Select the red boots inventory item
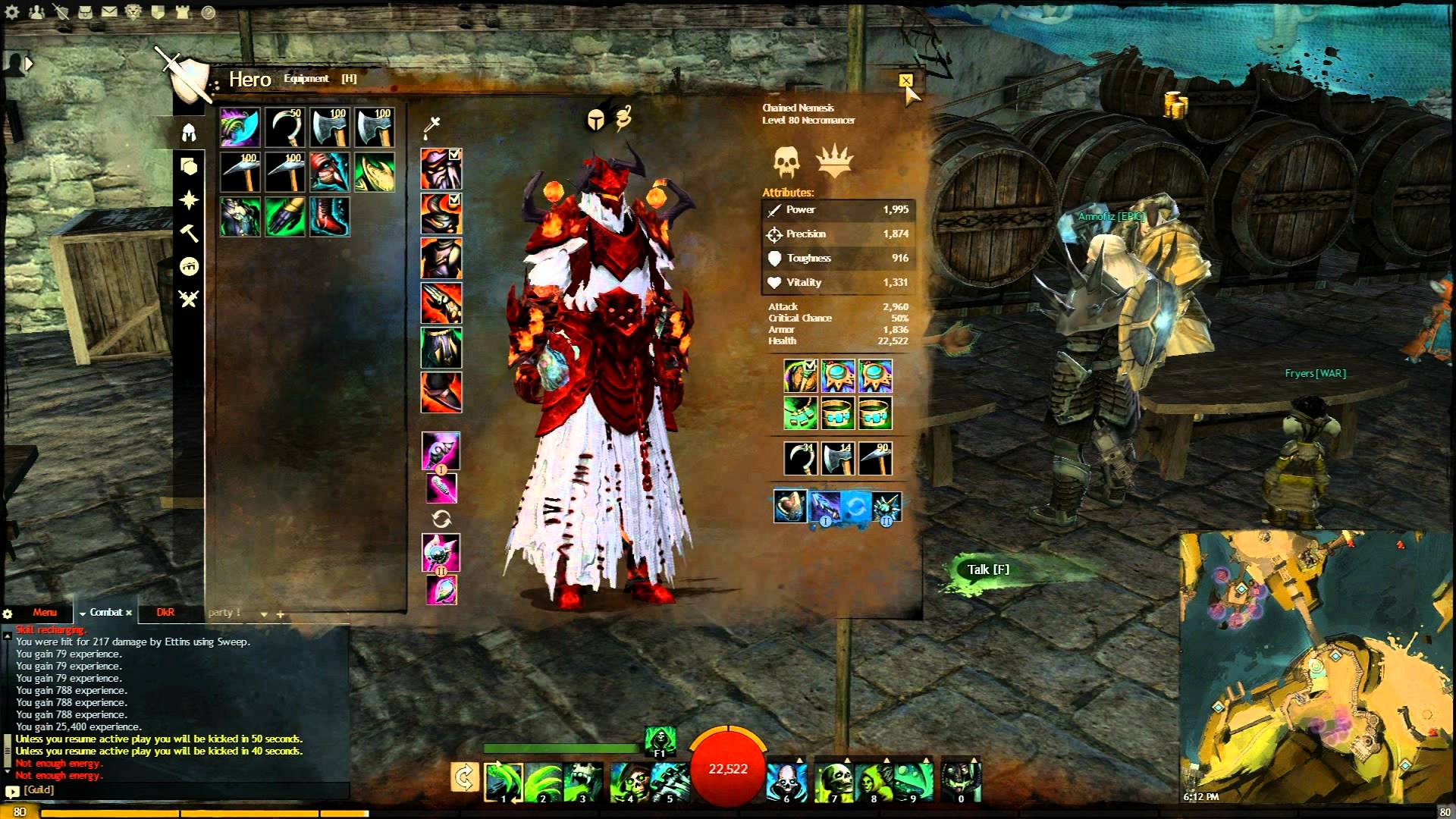 pyautogui.click(x=330, y=217)
